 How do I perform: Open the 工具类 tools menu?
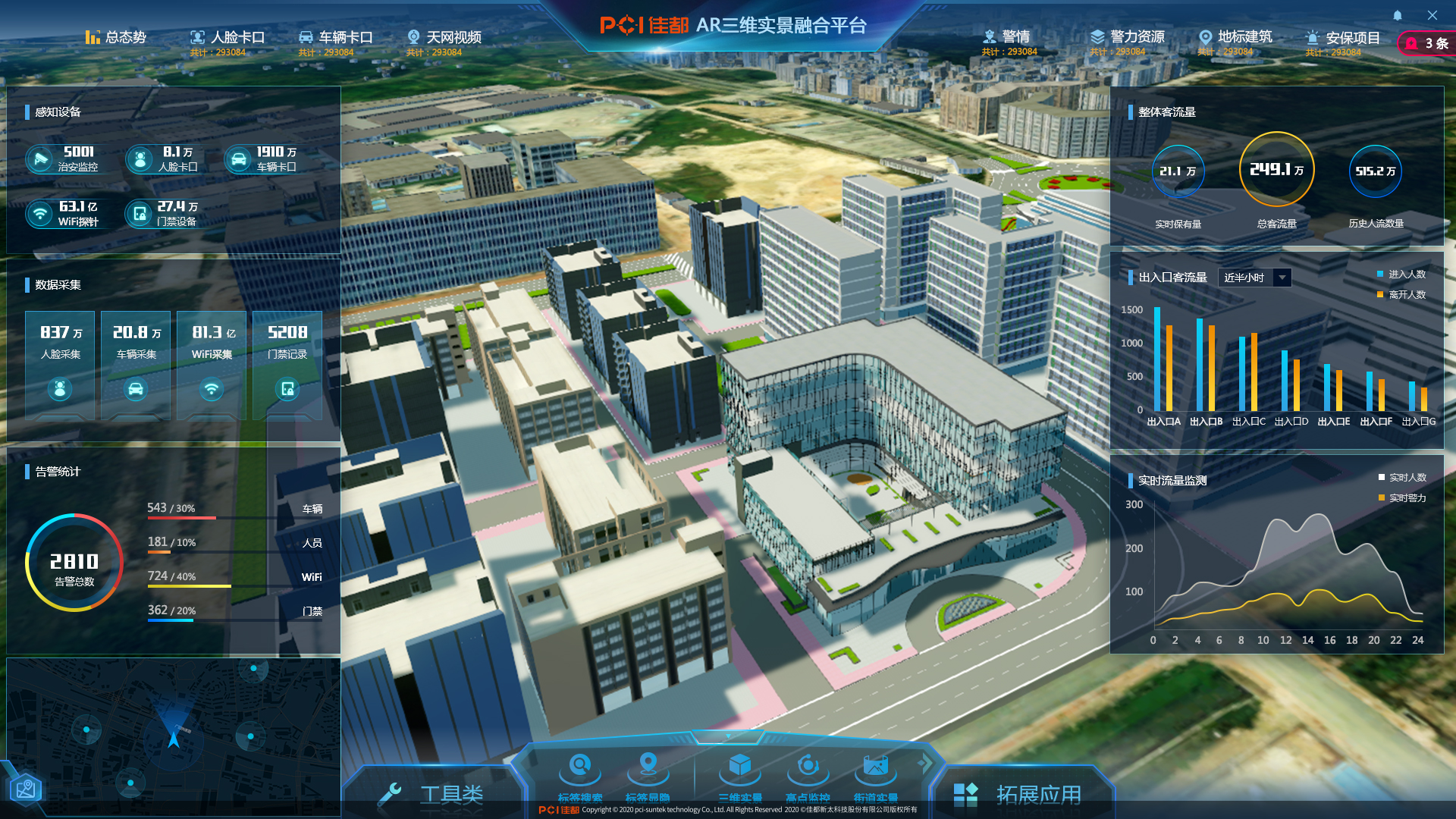[434, 793]
